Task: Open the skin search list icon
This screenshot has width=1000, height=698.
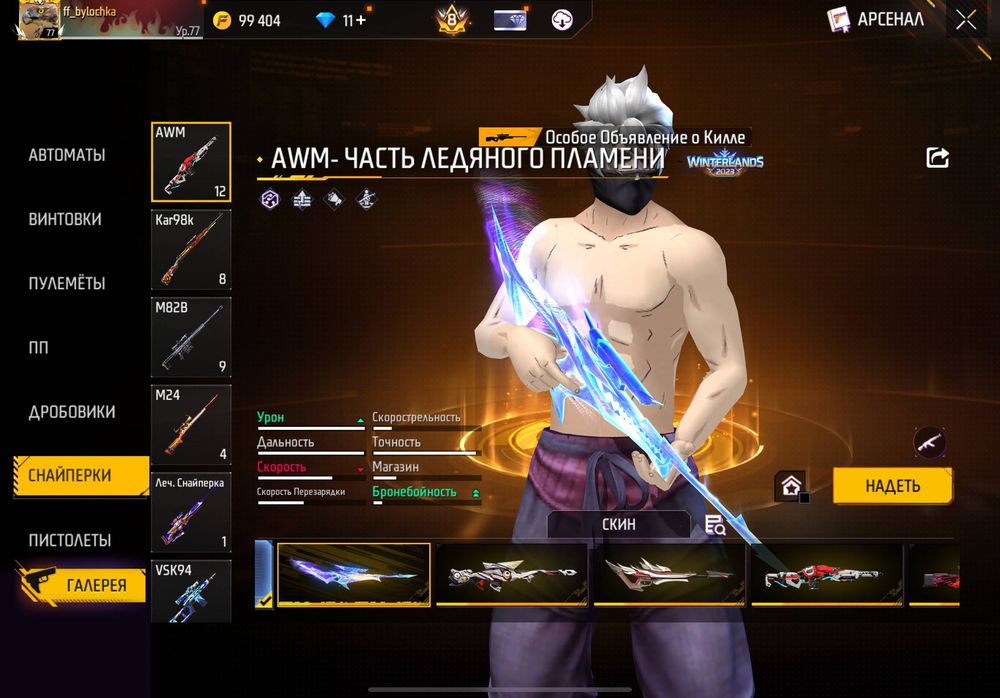Action: coord(714,525)
